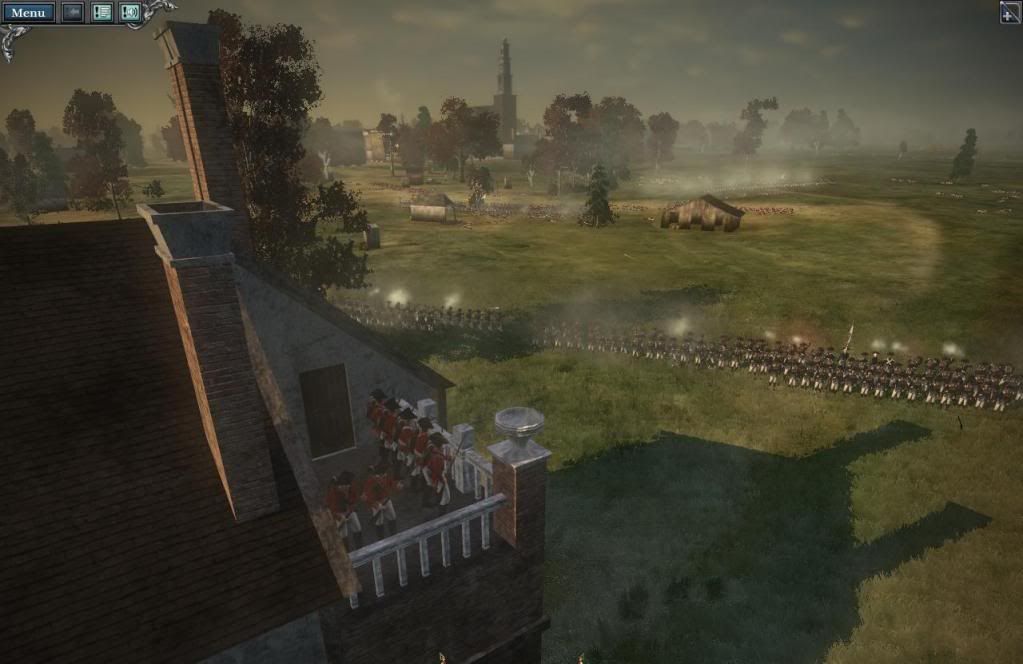Toggle the exclamation speaker alert button
This screenshot has width=1023, height=664.
click(130, 13)
